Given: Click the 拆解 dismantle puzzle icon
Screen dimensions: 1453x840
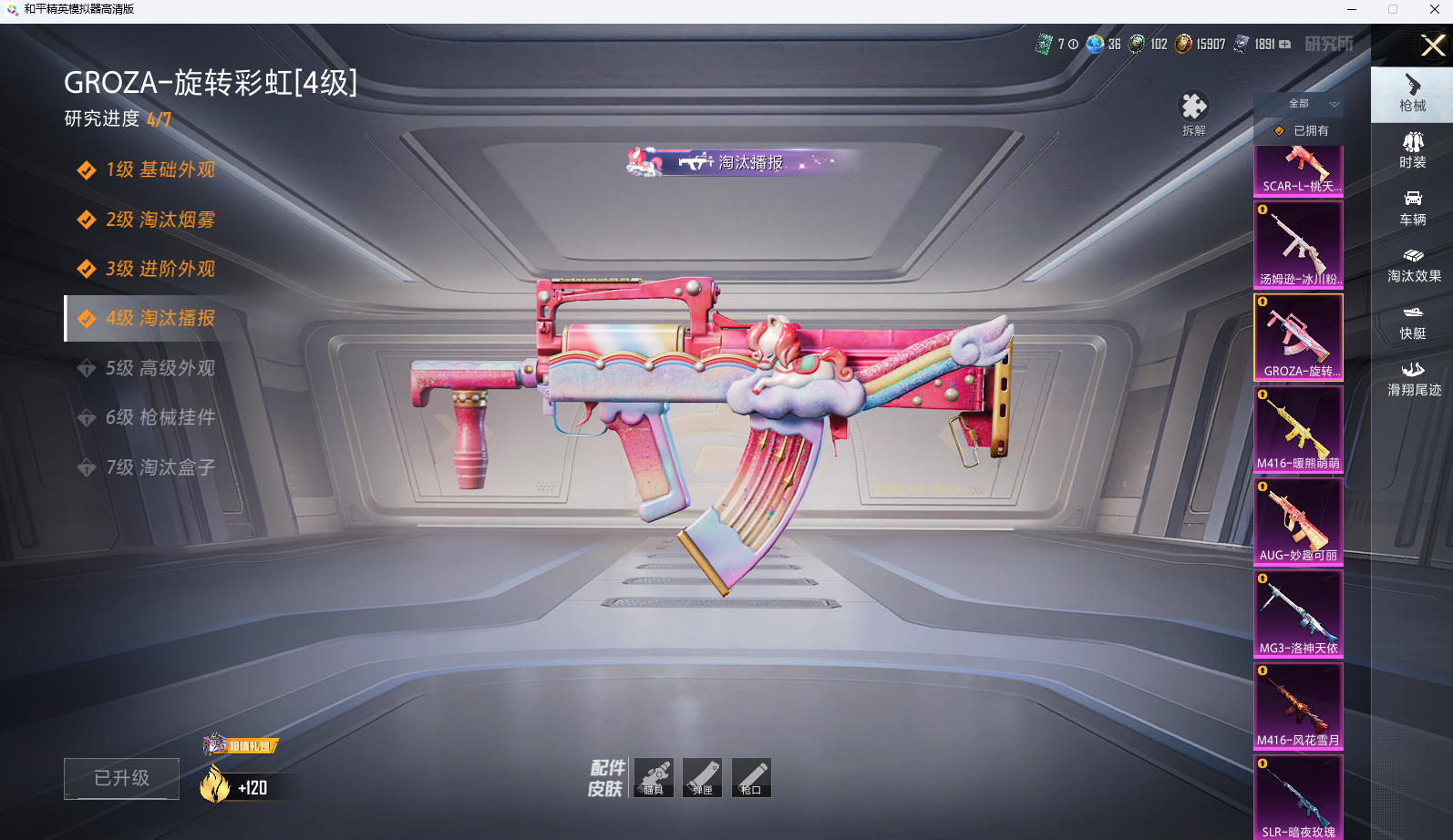Looking at the screenshot, I should [x=1193, y=111].
